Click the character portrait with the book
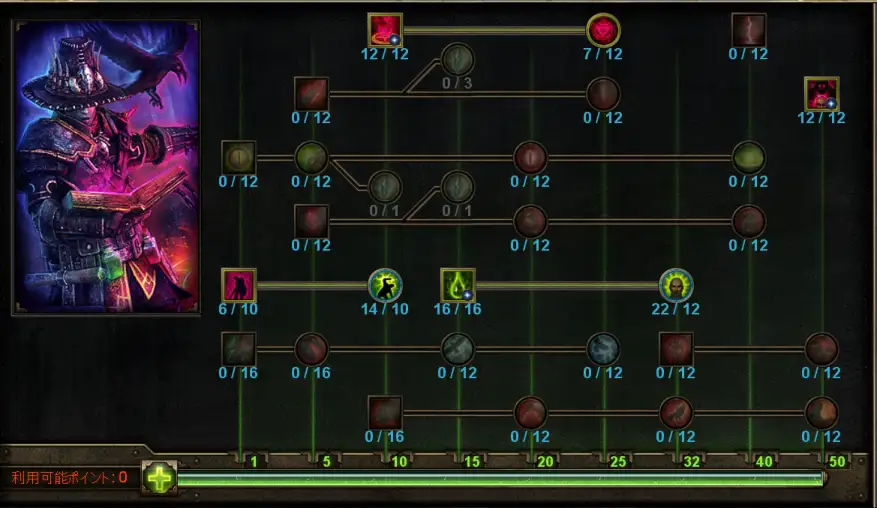The height and width of the screenshot is (508, 877). 106,167
